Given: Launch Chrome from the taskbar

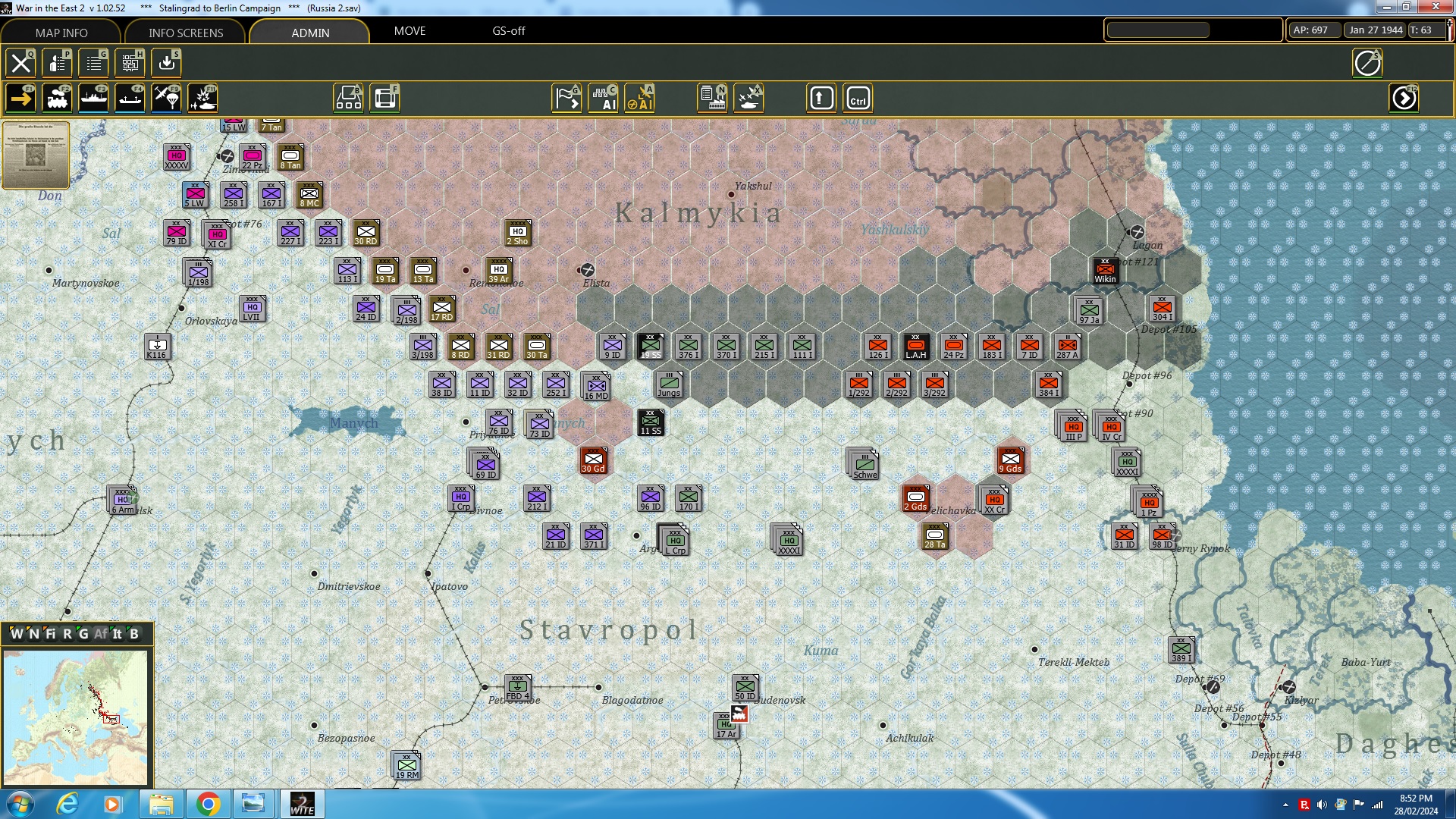Looking at the screenshot, I should pyautogui.click(x=207, y=803).
